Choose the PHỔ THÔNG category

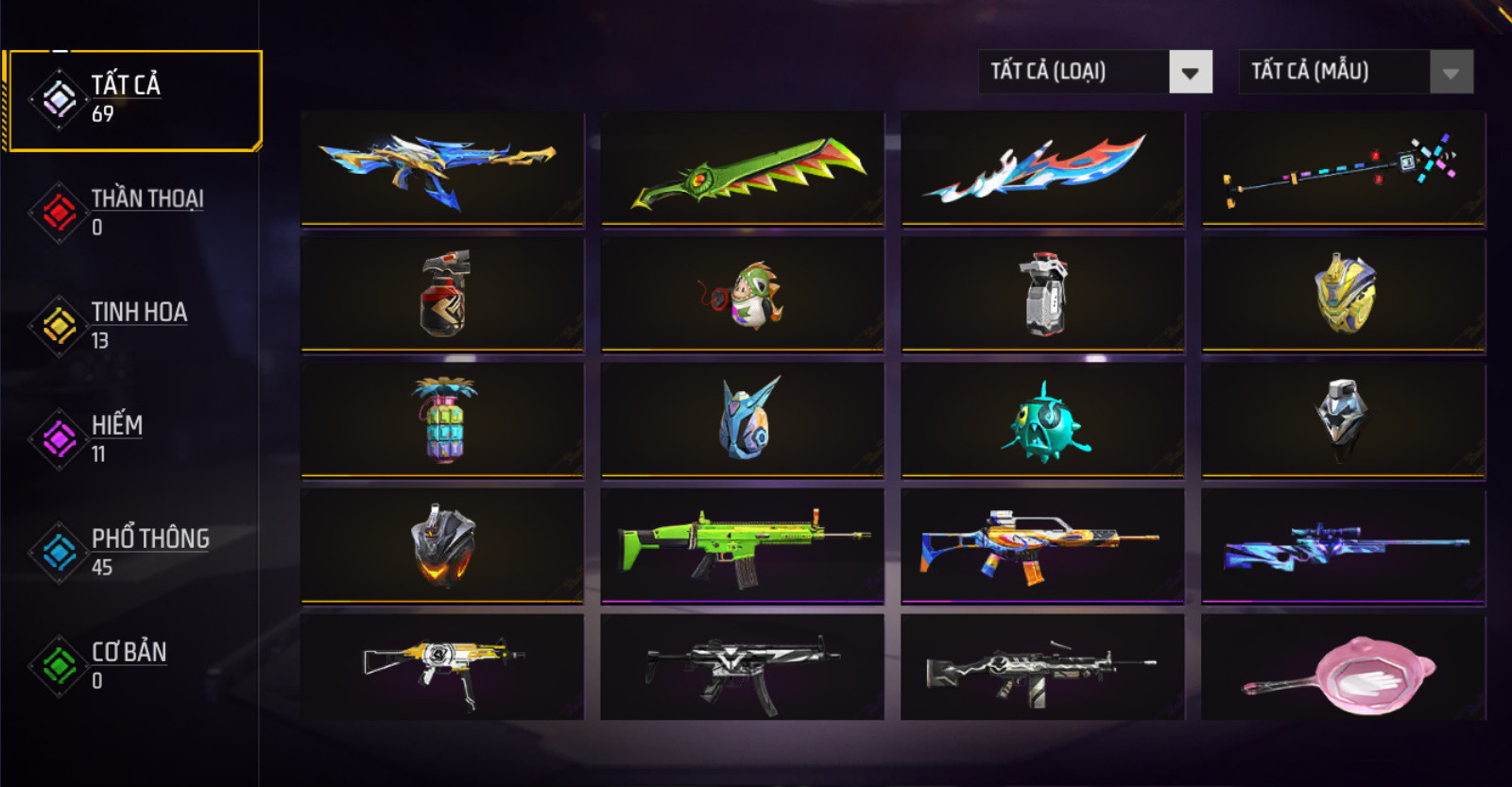(x=132, y=552)
